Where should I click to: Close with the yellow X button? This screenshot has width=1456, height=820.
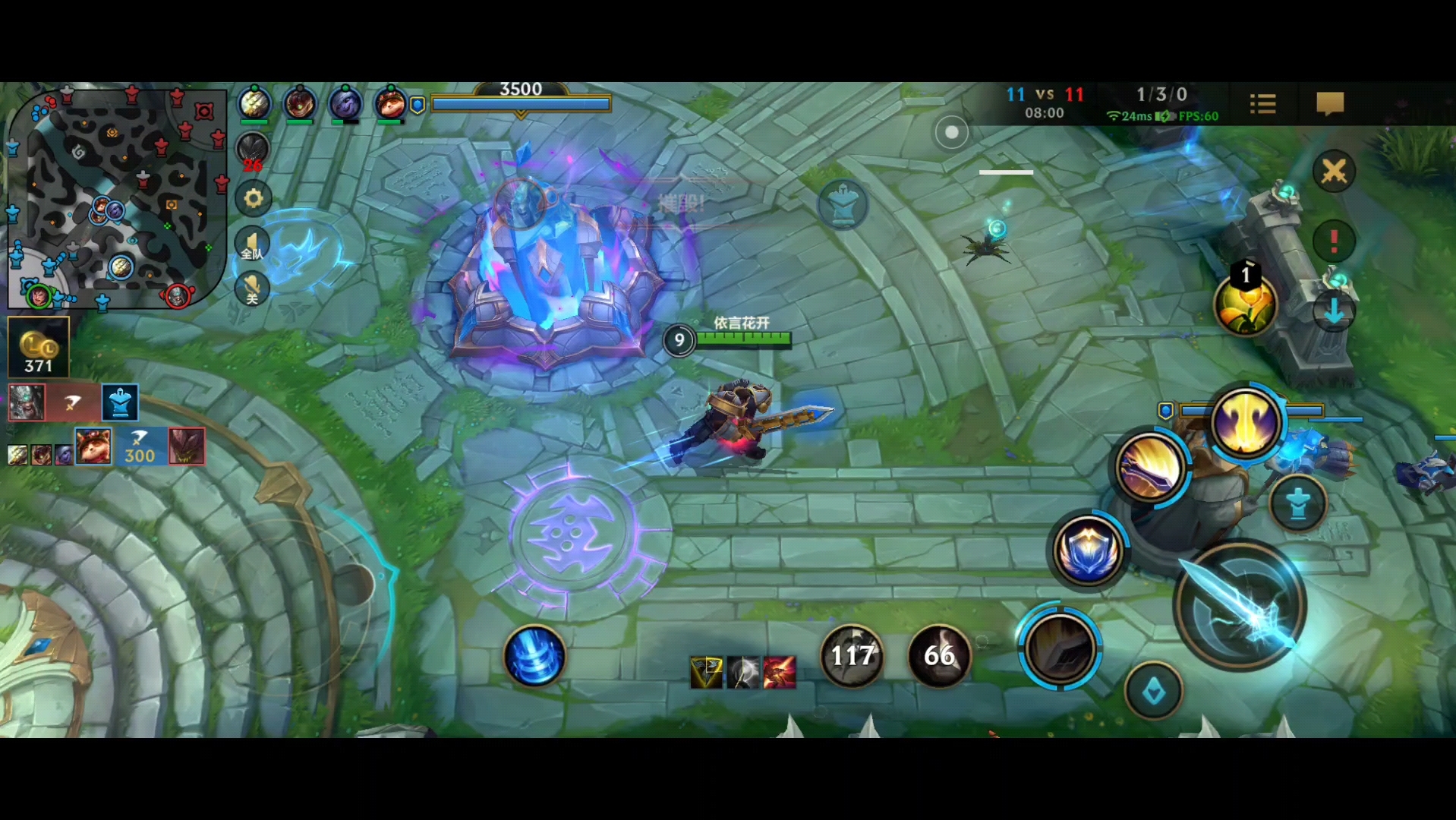(x=1334, y=172)
